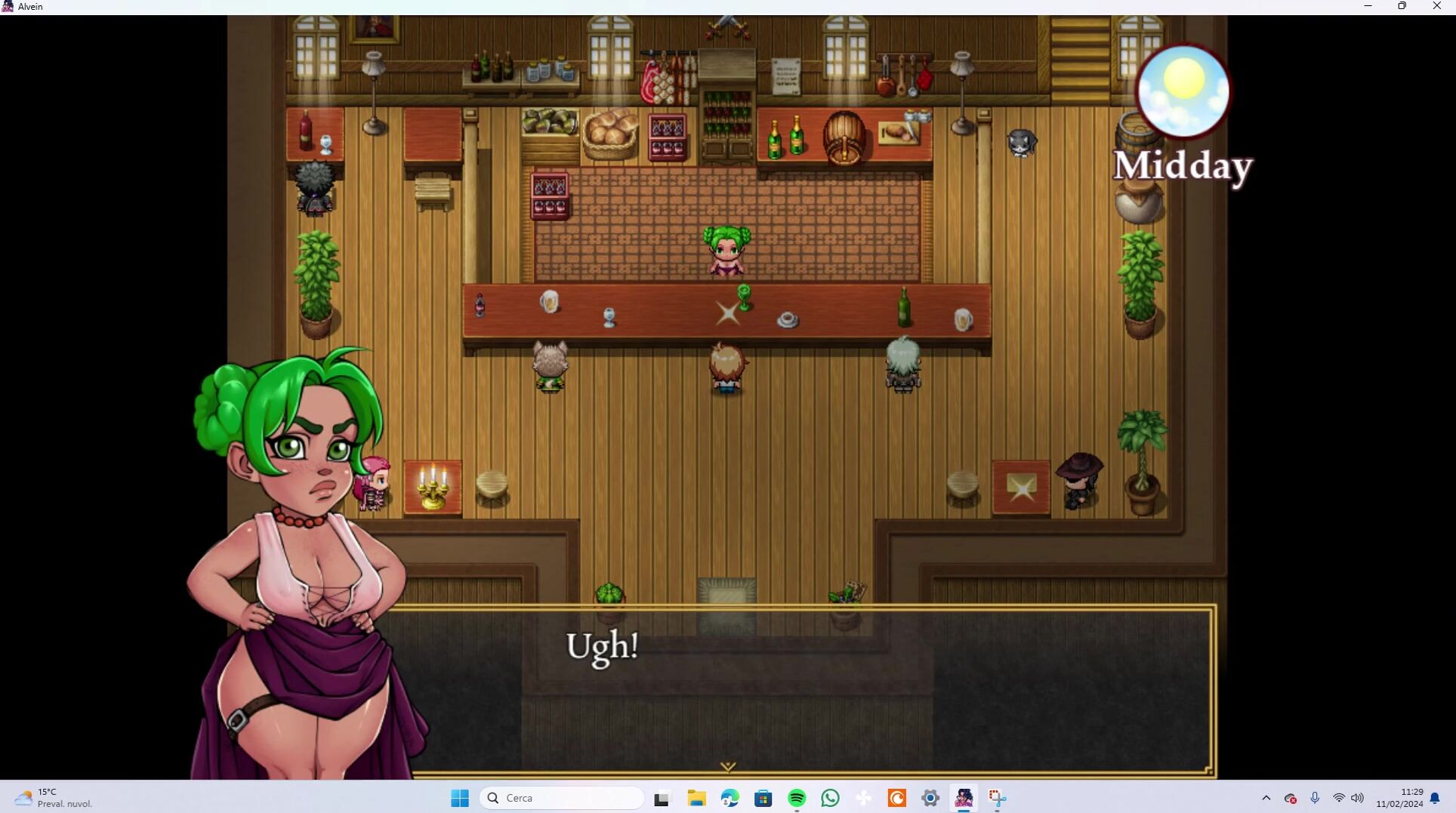Screen dimensions: 1456x813
Task: Click the Midday sun clock icon
Action: point(1183,92)
